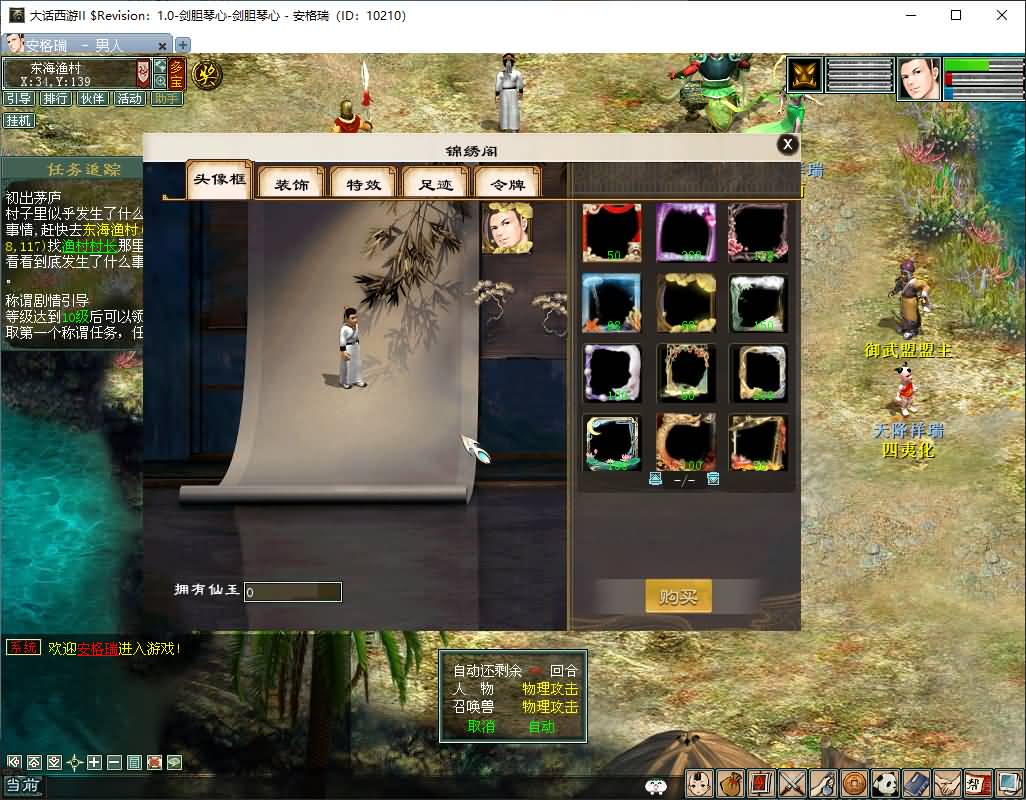1026x800 pixels.
Task: Open the 活动 events menu
Action: [x=129, y=99]
